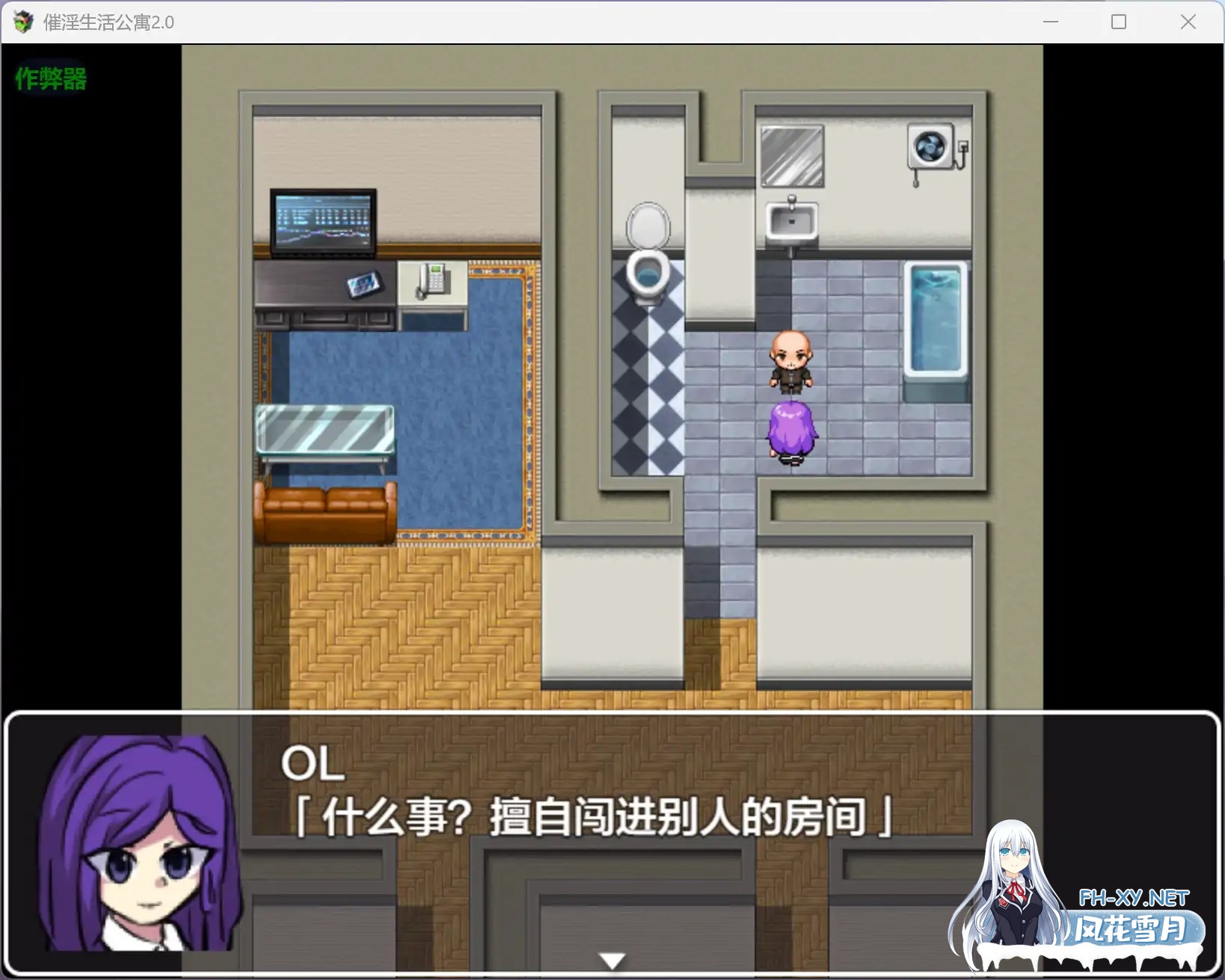Click the ventilation fan in the bathroom
Viewport: 1225px width, 980px height.
930,147
